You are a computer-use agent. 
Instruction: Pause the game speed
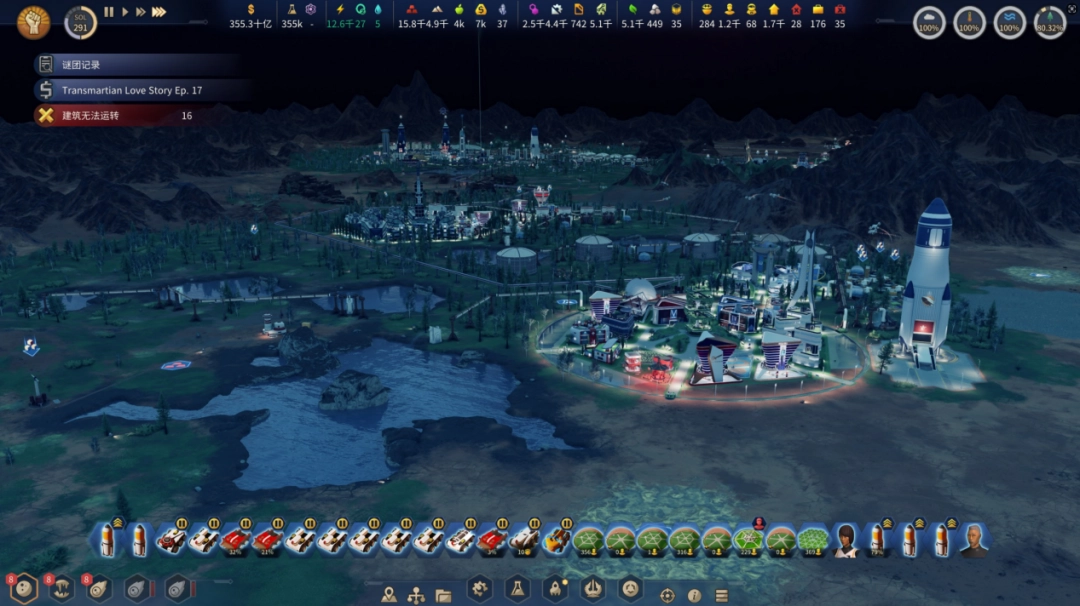(109, 12)
